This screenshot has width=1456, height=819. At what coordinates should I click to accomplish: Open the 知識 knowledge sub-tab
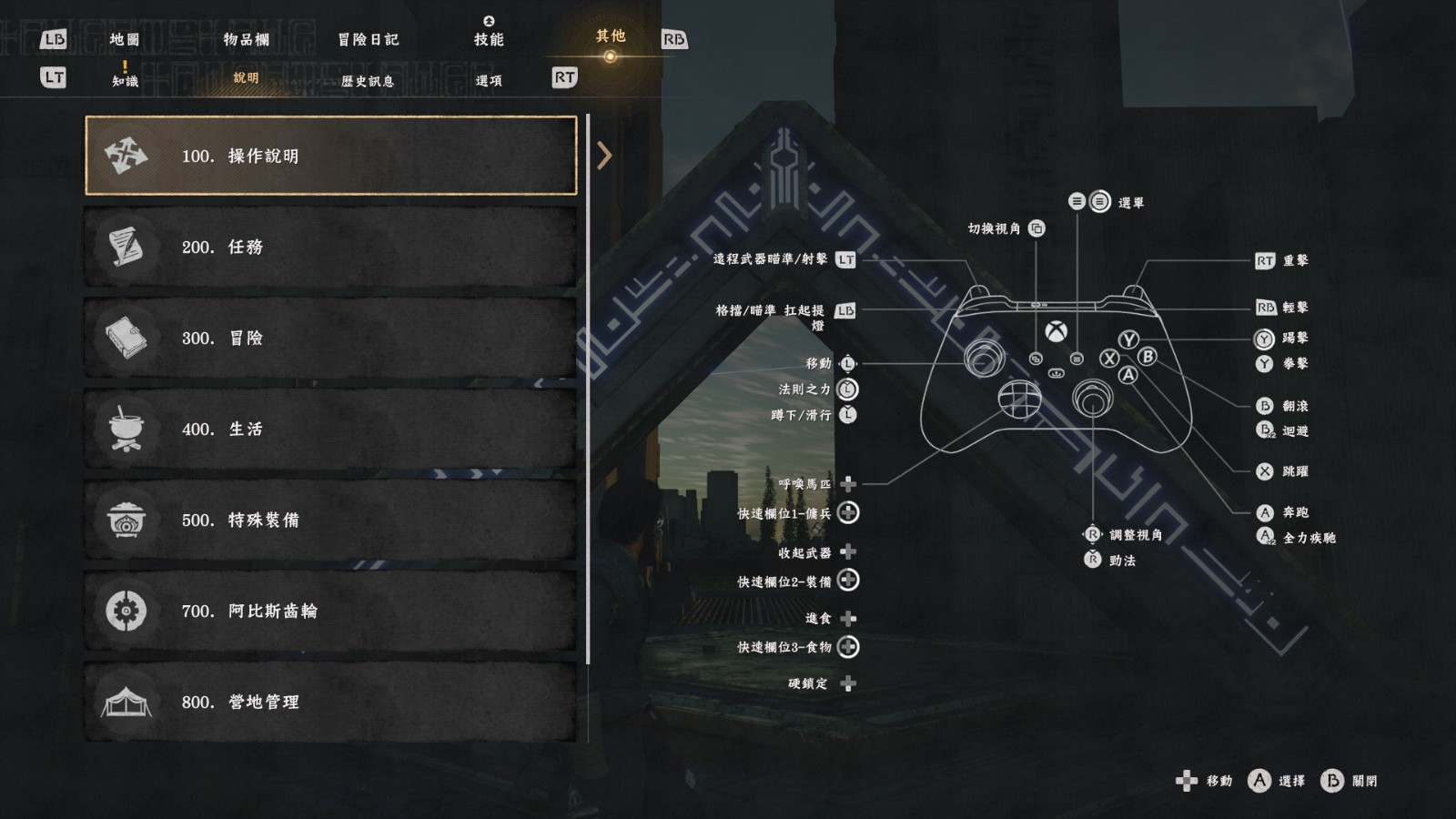point(126,80)
